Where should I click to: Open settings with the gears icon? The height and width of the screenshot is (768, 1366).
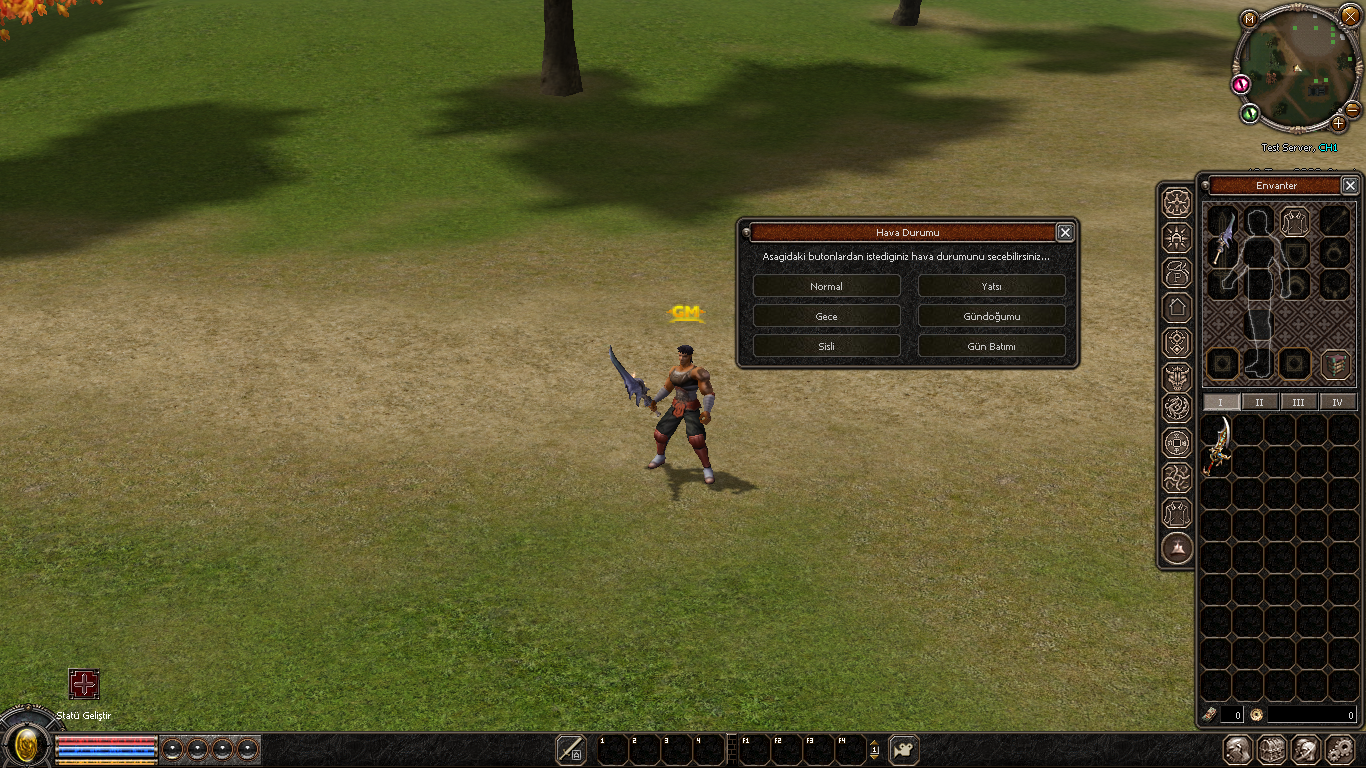tap(1340, 749)
